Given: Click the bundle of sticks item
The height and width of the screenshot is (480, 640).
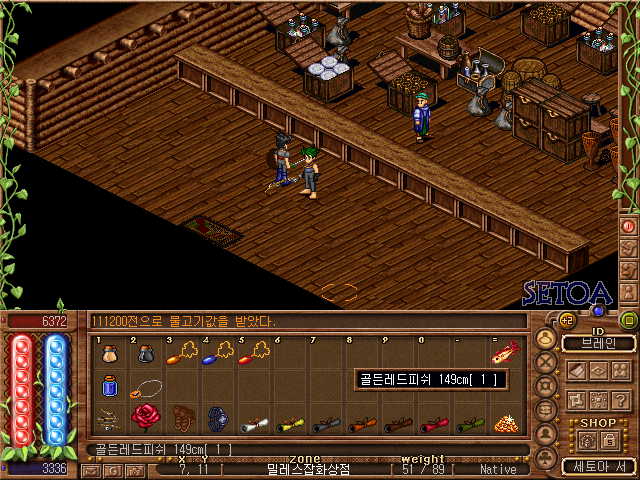Looking at the screenshot, I should (108, 418).
